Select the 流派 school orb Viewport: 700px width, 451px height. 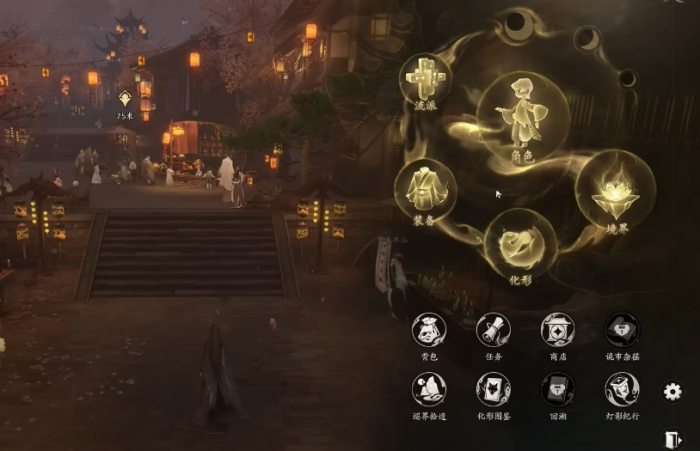[425, 78]
